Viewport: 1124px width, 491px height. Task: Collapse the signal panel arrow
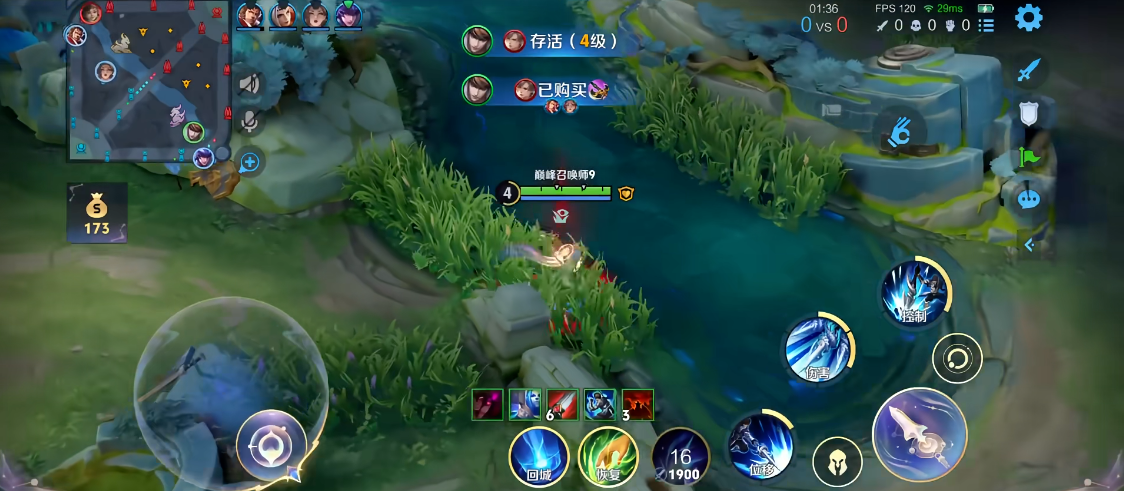tap(1029, 245)
